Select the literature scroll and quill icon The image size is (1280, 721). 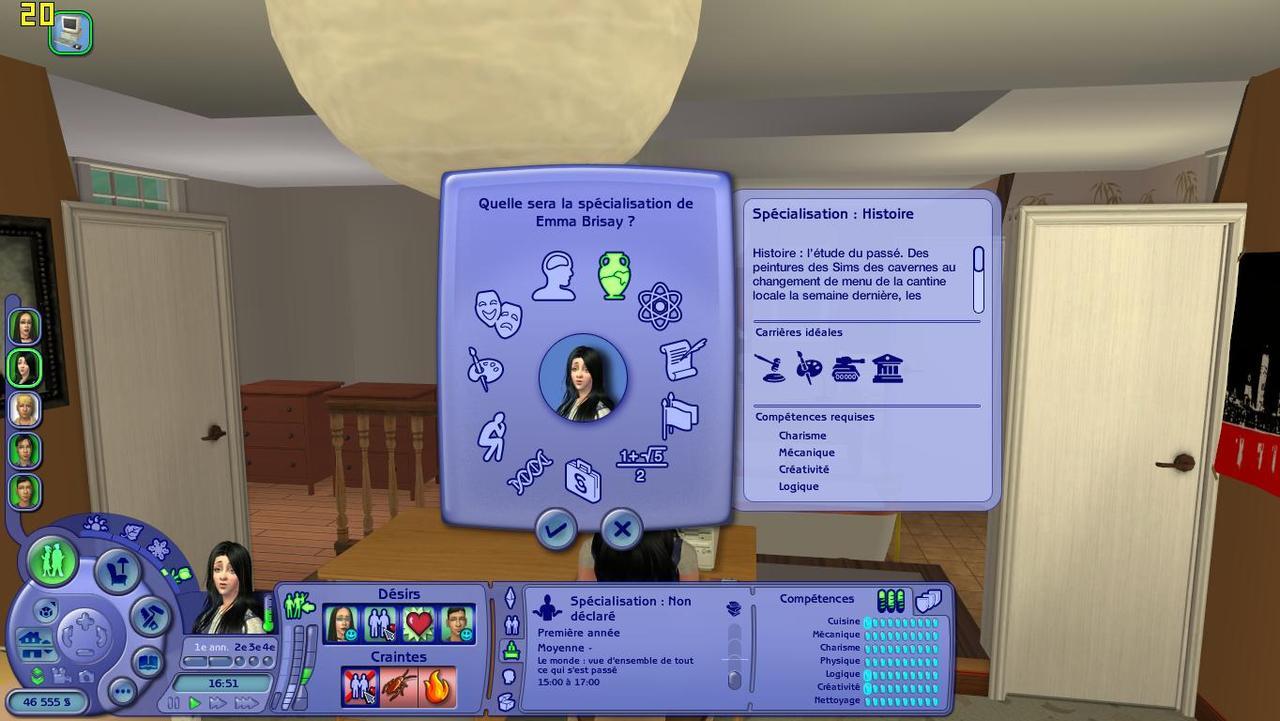click(x=683, y=359)
